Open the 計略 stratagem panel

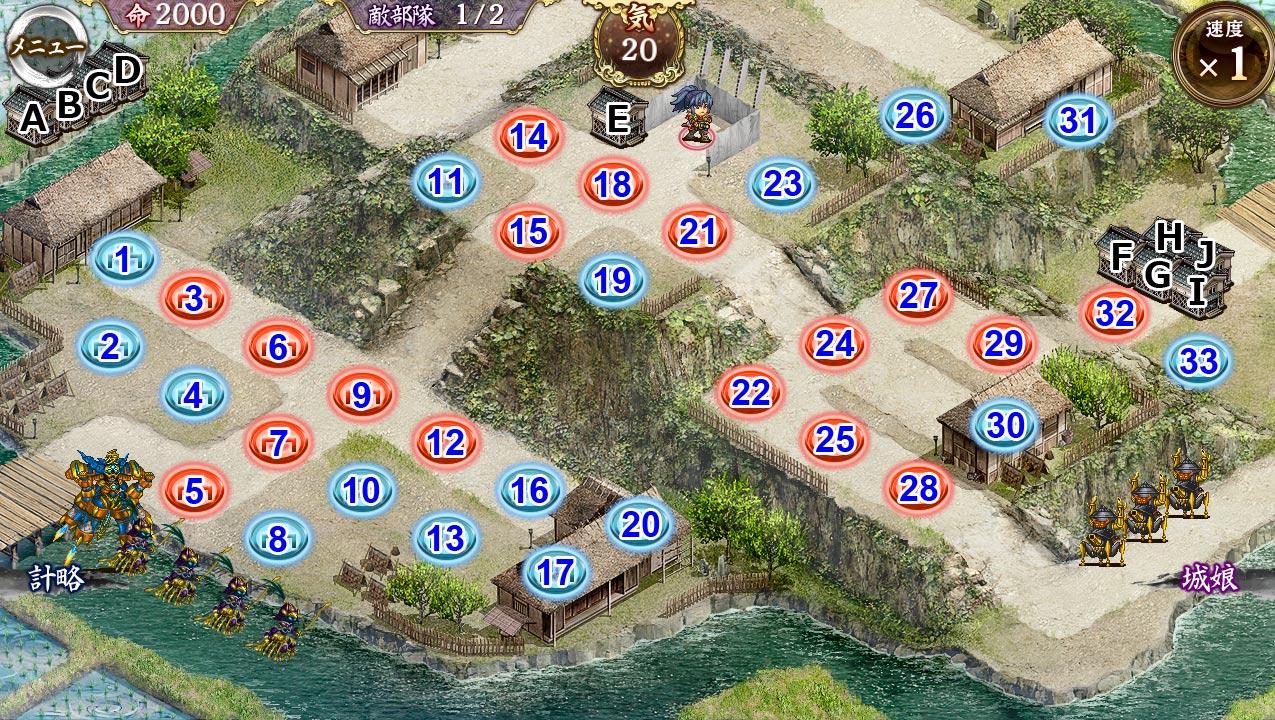(55, 579)
